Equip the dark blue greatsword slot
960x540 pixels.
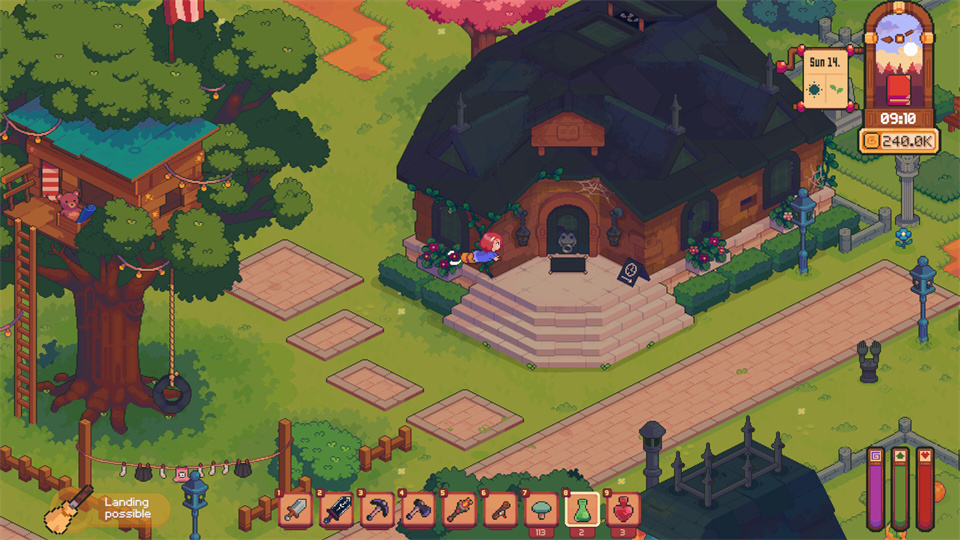tap(337, 510)
